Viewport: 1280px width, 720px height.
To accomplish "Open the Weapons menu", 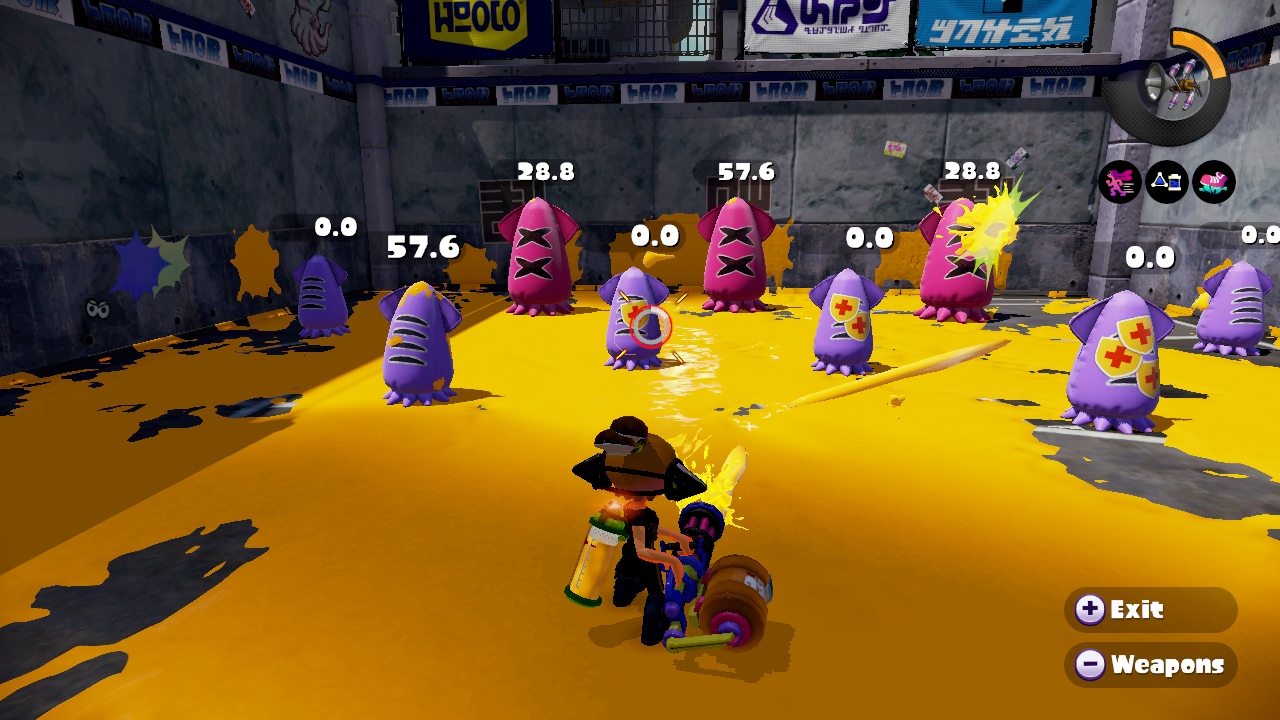I will [1149, 664].
